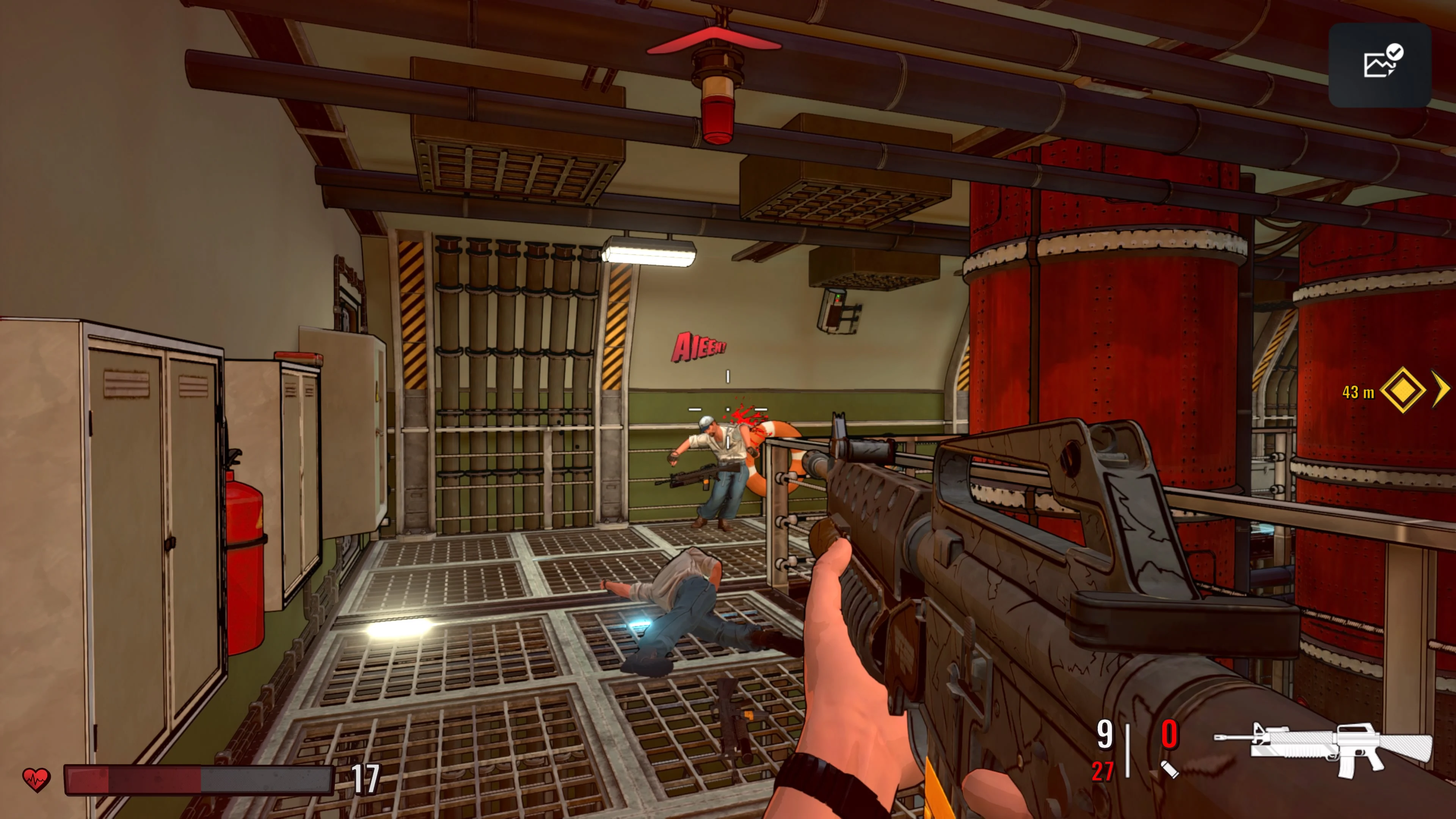The height and width of the screenshot is (819, 1456).
Task: Expand the chevron arrow beside the waypoint
Action: point(1441,388)
